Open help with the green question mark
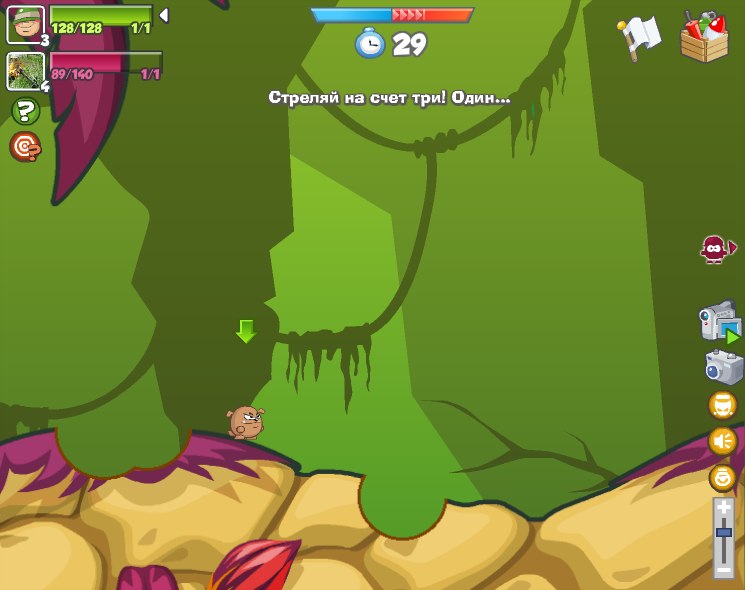745x590 pixels. click(25, 111)
